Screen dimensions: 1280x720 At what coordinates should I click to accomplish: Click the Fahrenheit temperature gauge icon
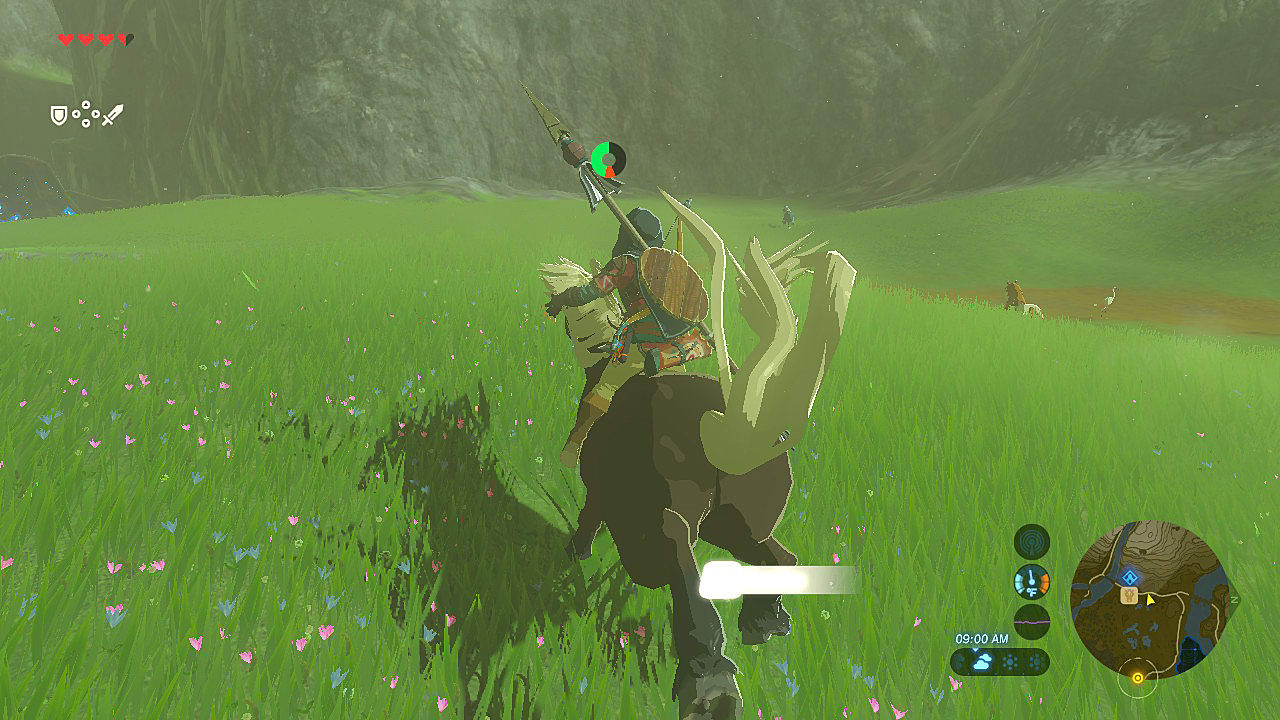tap(1030, 580)
